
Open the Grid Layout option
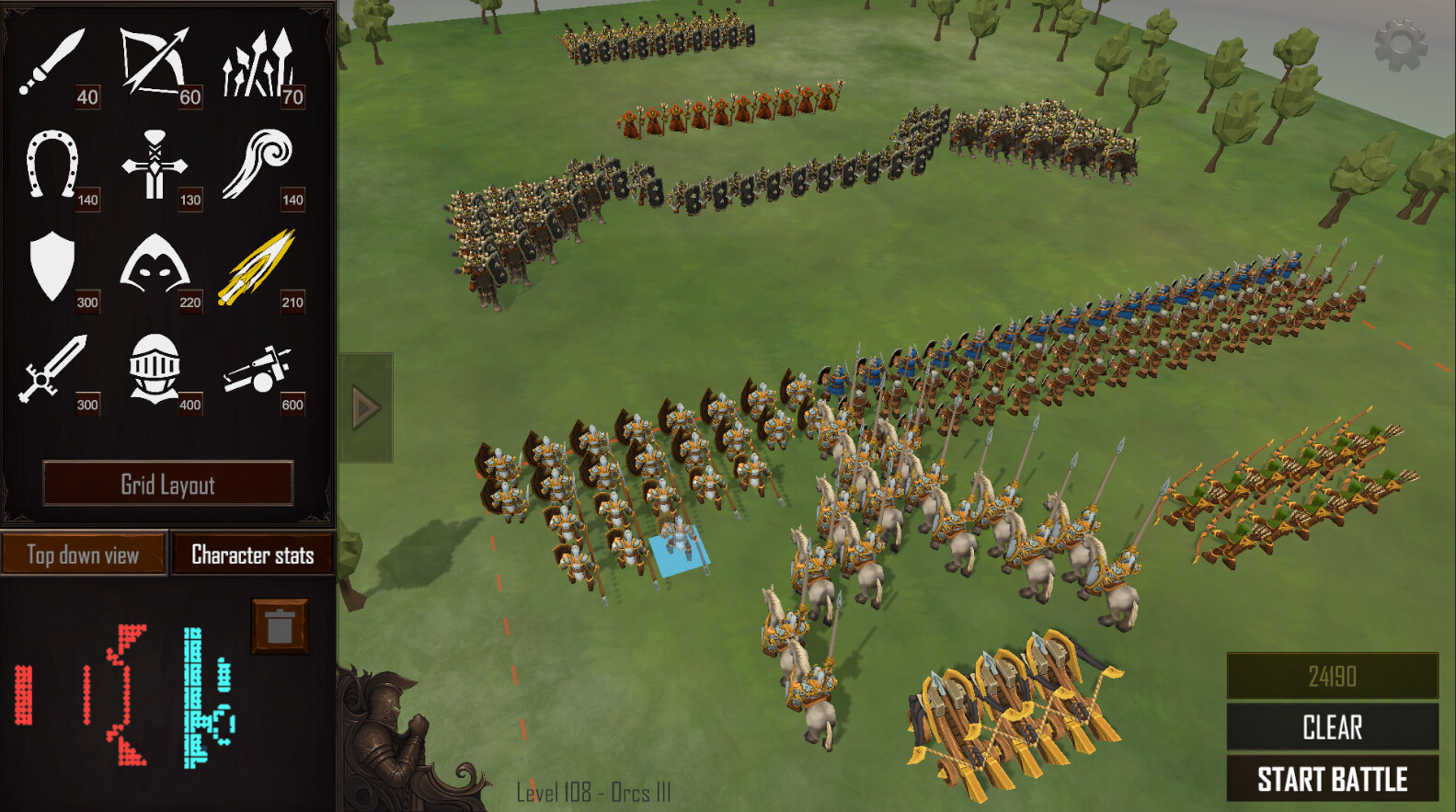tap(169, 484)
